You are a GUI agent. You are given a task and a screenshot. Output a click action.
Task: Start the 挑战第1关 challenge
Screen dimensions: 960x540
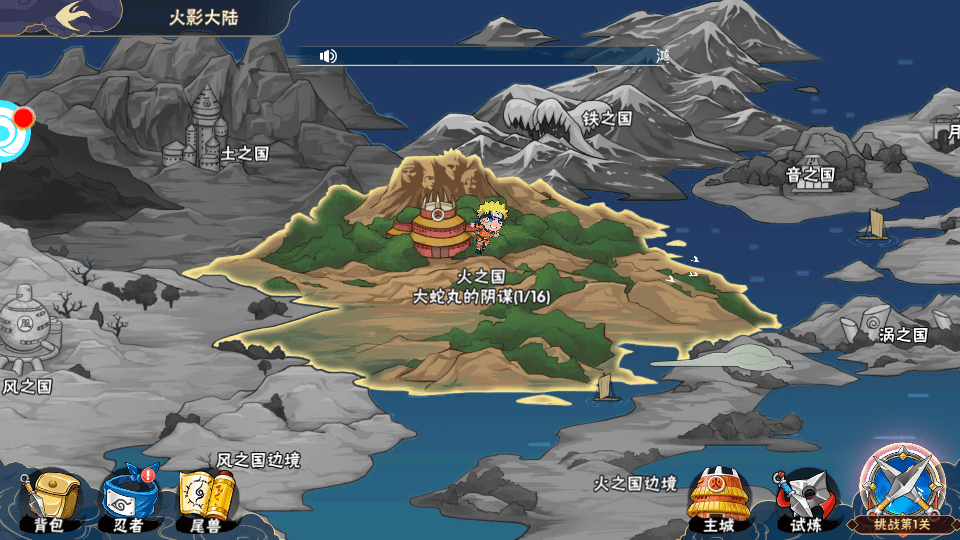point(900,490)
